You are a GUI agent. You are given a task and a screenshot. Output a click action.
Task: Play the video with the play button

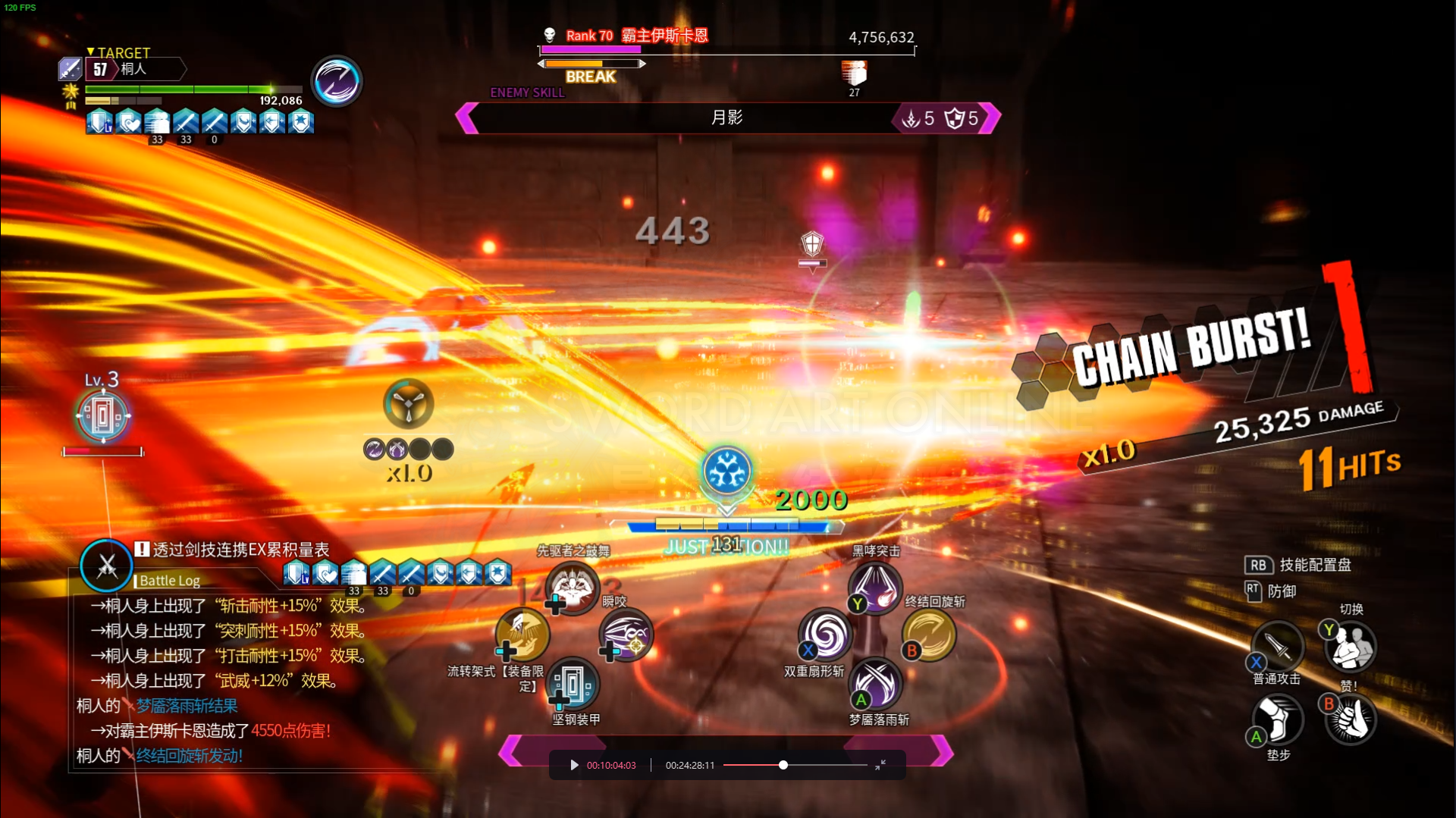click(574, 765)
